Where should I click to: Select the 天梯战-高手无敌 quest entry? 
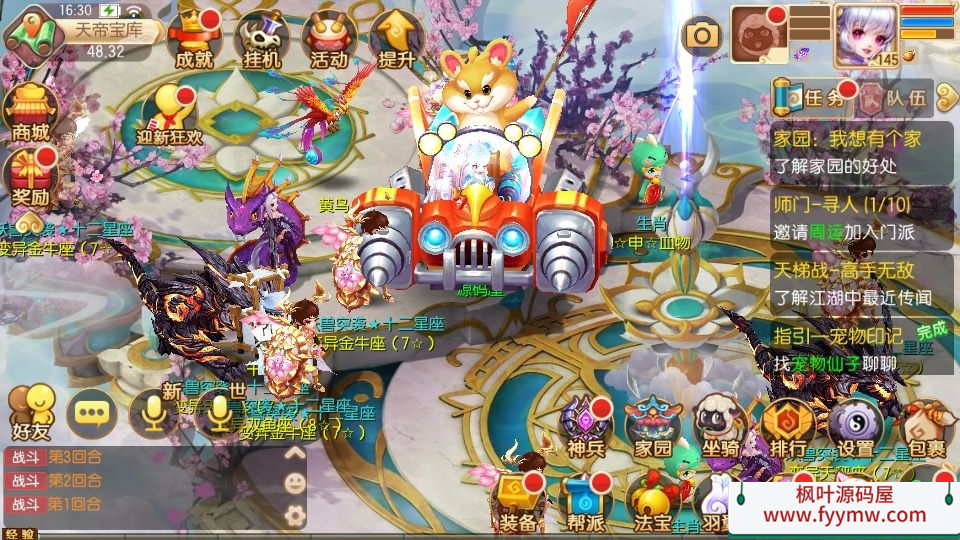click(862, 283)
